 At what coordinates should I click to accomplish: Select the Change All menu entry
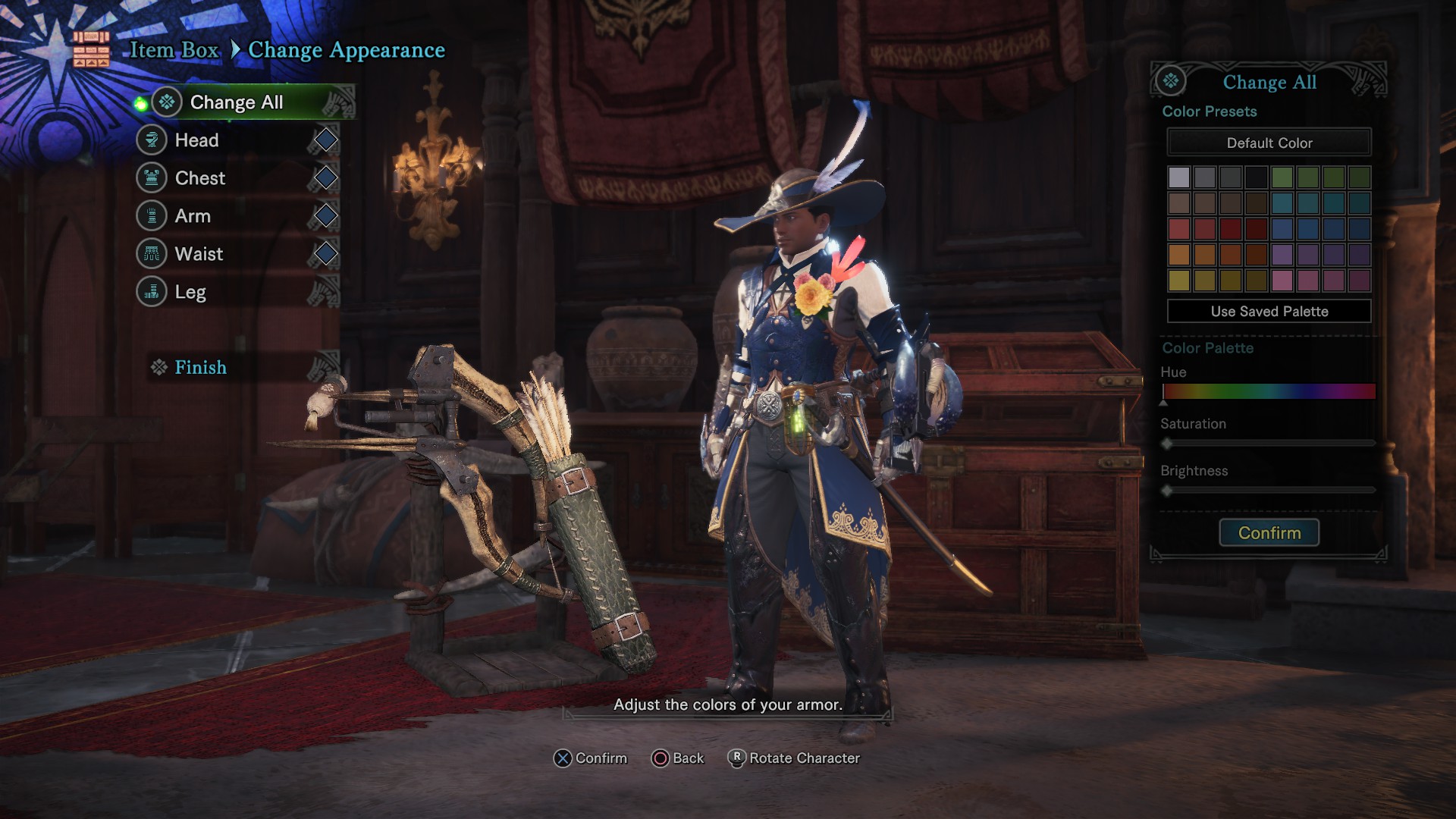coord(236,102)
